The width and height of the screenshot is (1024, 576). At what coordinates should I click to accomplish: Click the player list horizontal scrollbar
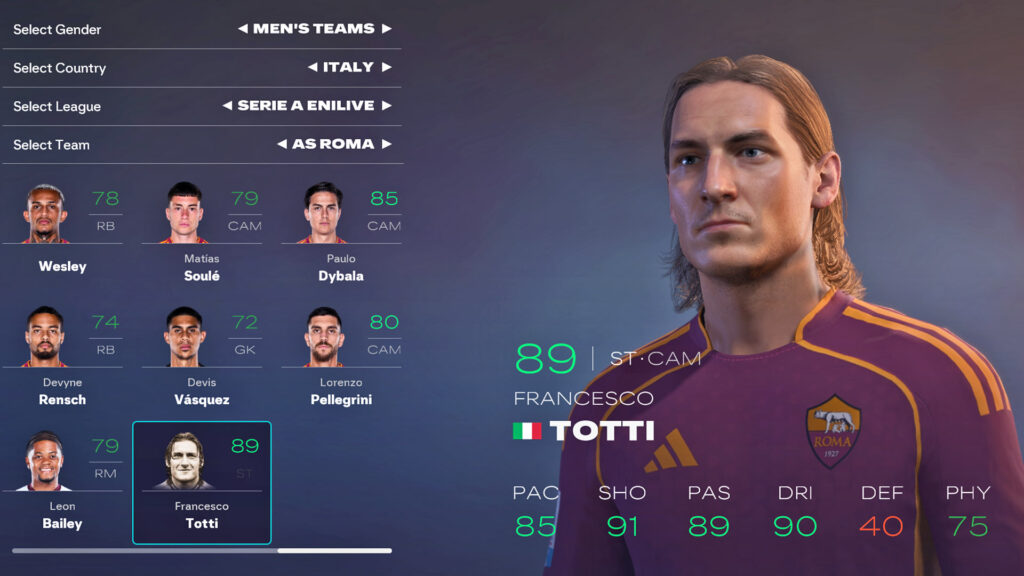click(202, 550)
